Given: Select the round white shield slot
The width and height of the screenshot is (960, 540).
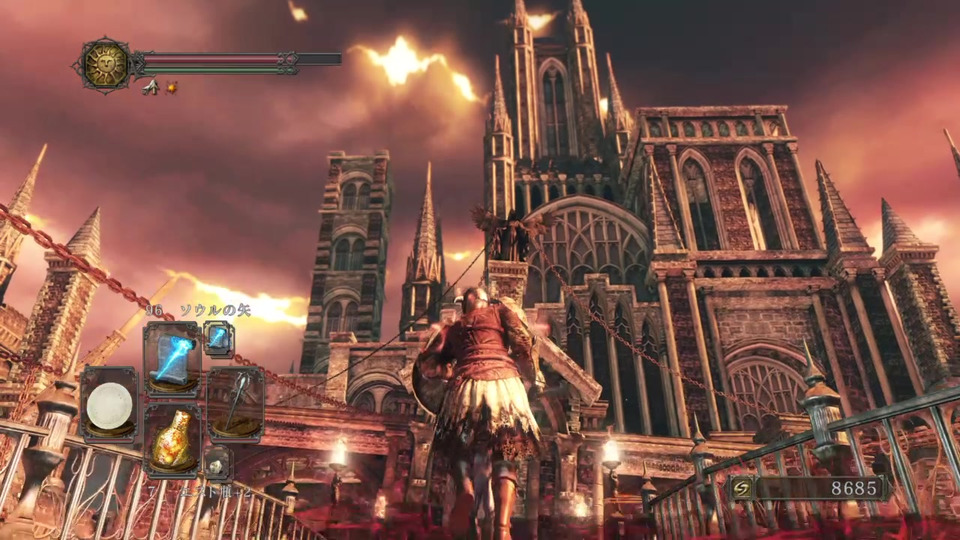Looking at the screenshot, I should click(x=109, y=405).
